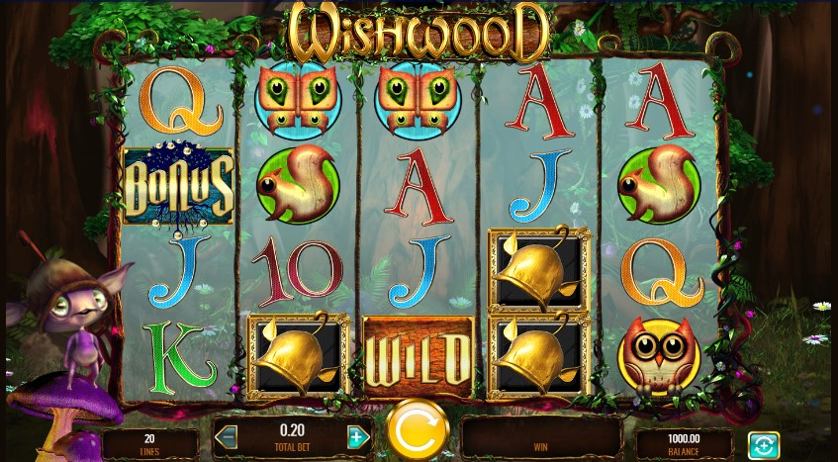Open the 20 lines panel
Image resolution: width=838 pixels, height=462 pixels.
(x=150, y=443)
